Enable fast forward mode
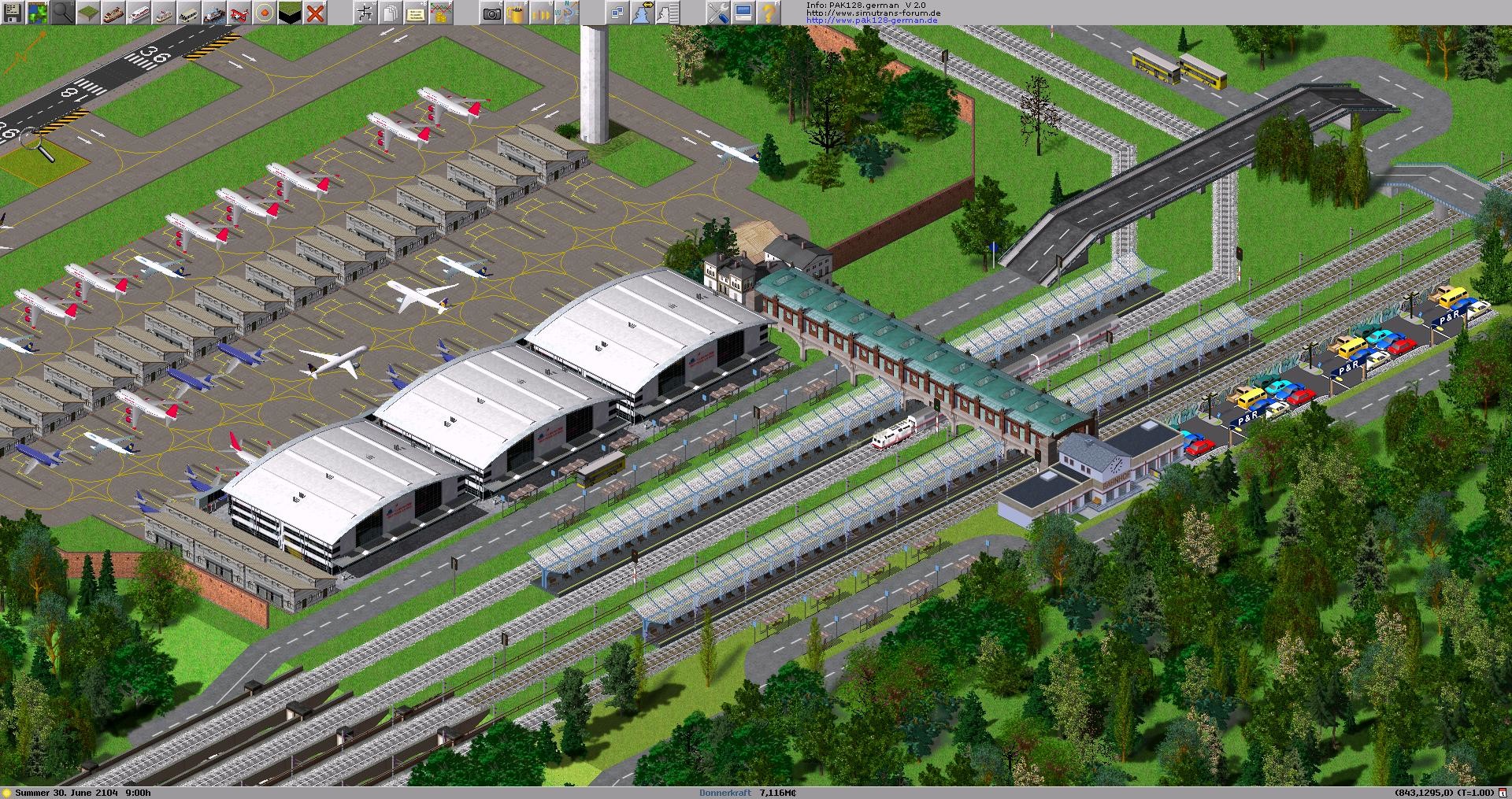 pyautogui.click(x=541, y=11)
